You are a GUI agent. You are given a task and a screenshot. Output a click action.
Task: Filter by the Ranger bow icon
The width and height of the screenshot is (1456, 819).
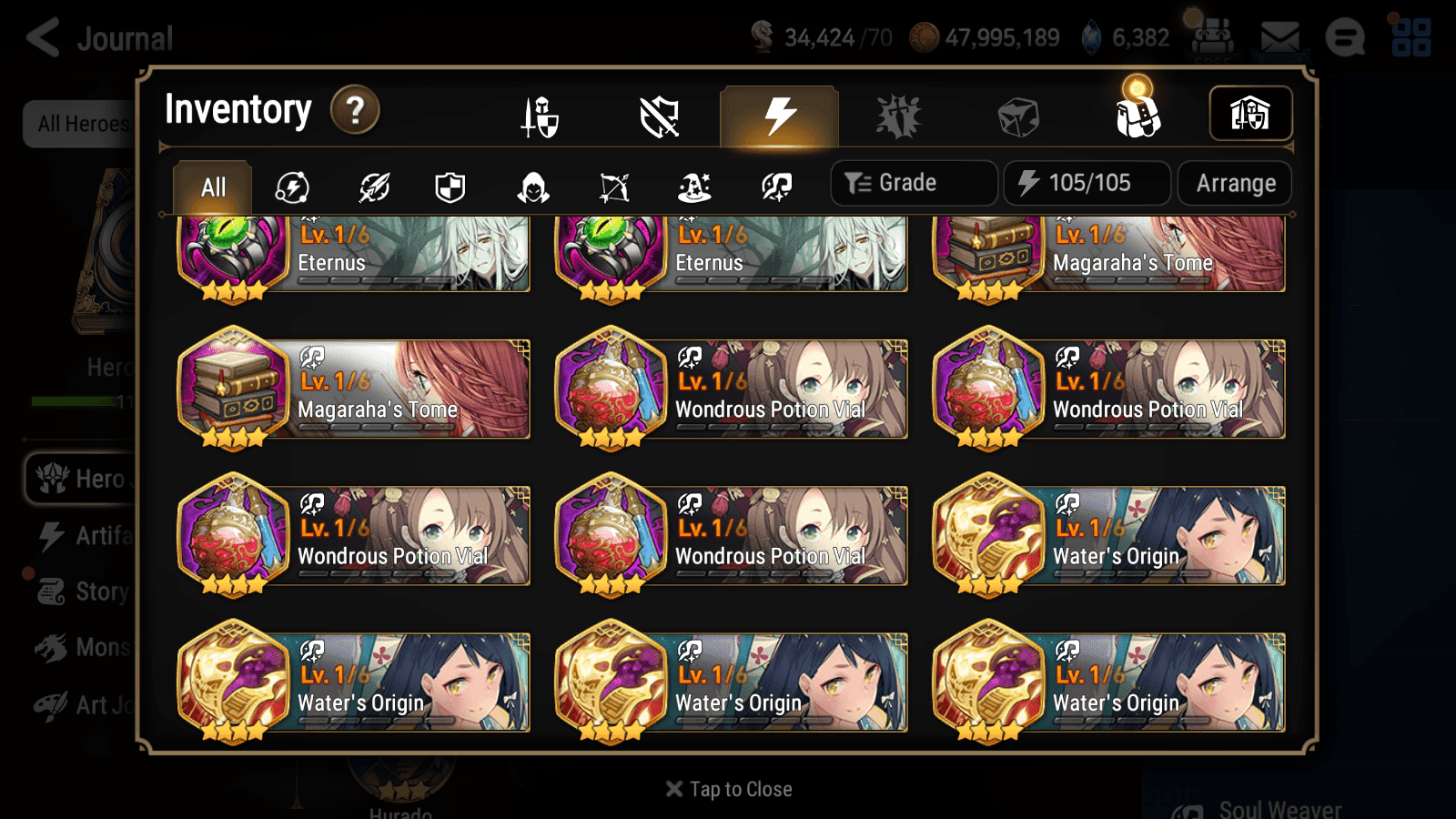[614, 187]
